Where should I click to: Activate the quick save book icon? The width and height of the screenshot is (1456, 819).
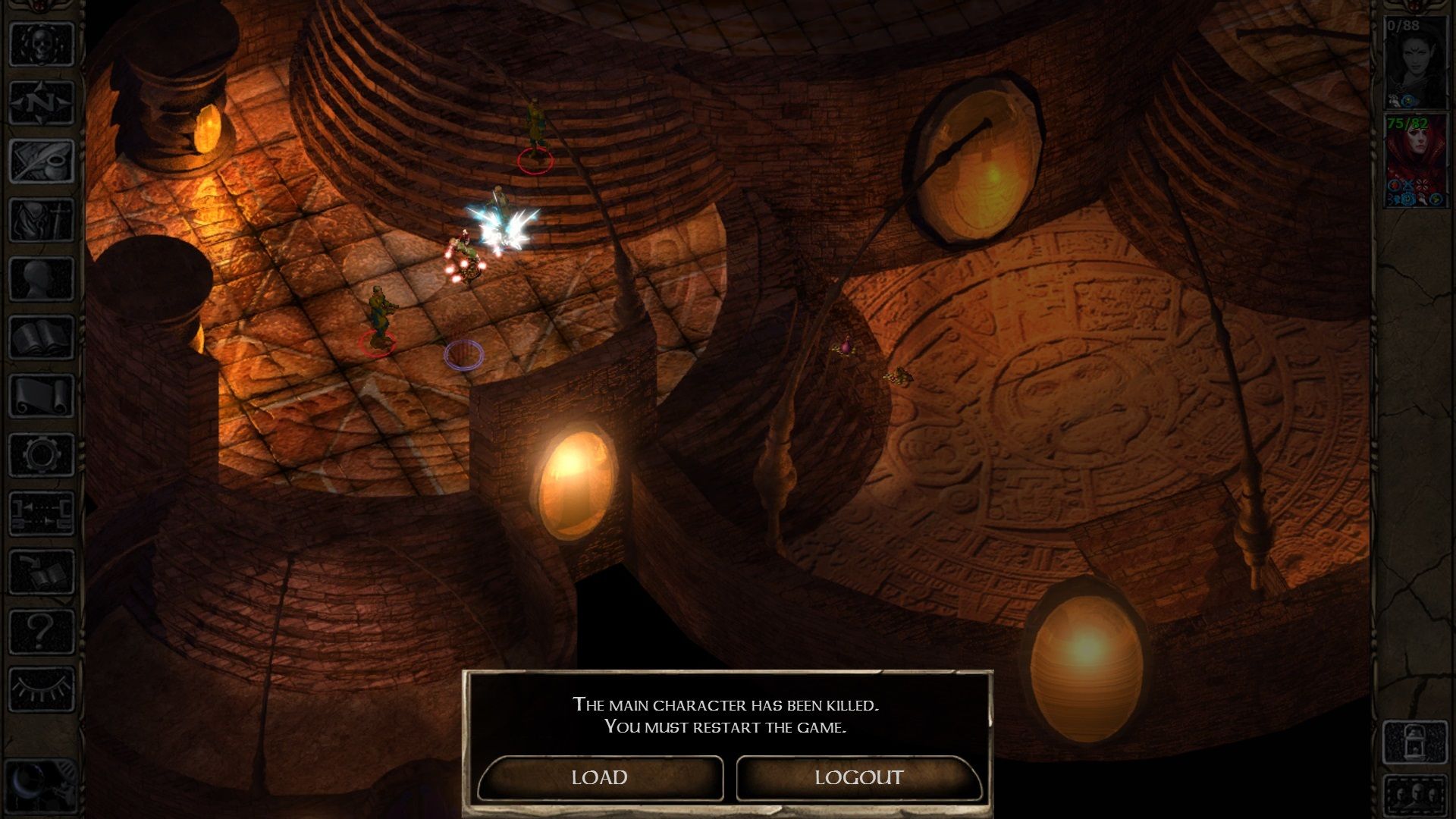click(42, 572)
